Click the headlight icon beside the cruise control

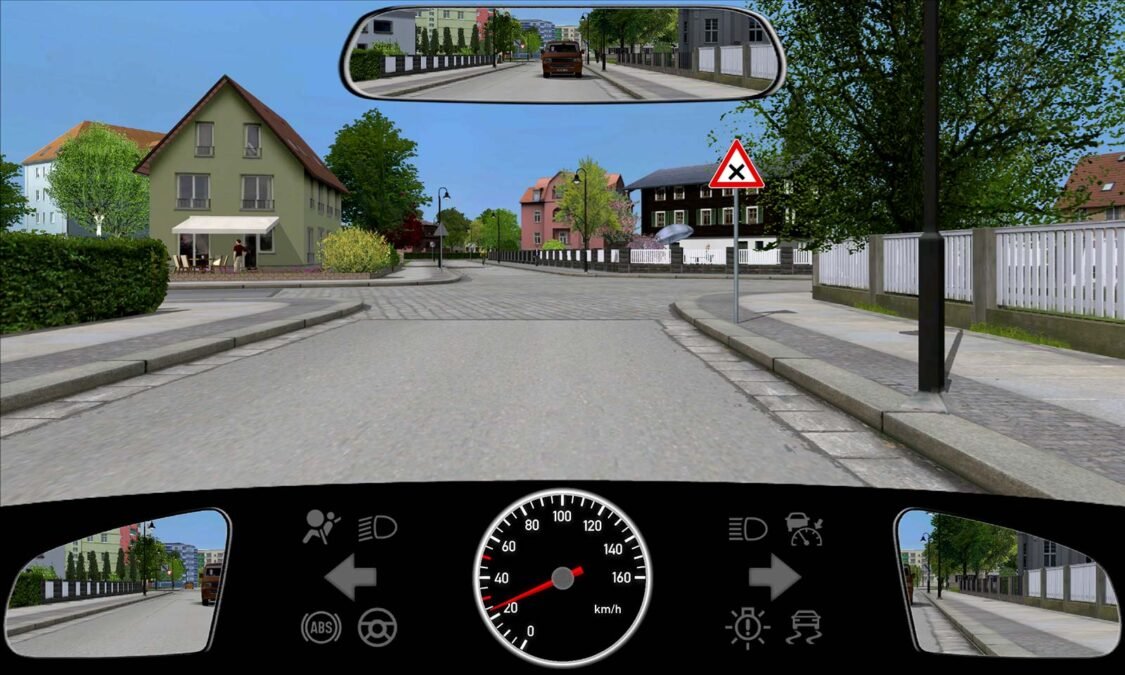click(747, 528)
